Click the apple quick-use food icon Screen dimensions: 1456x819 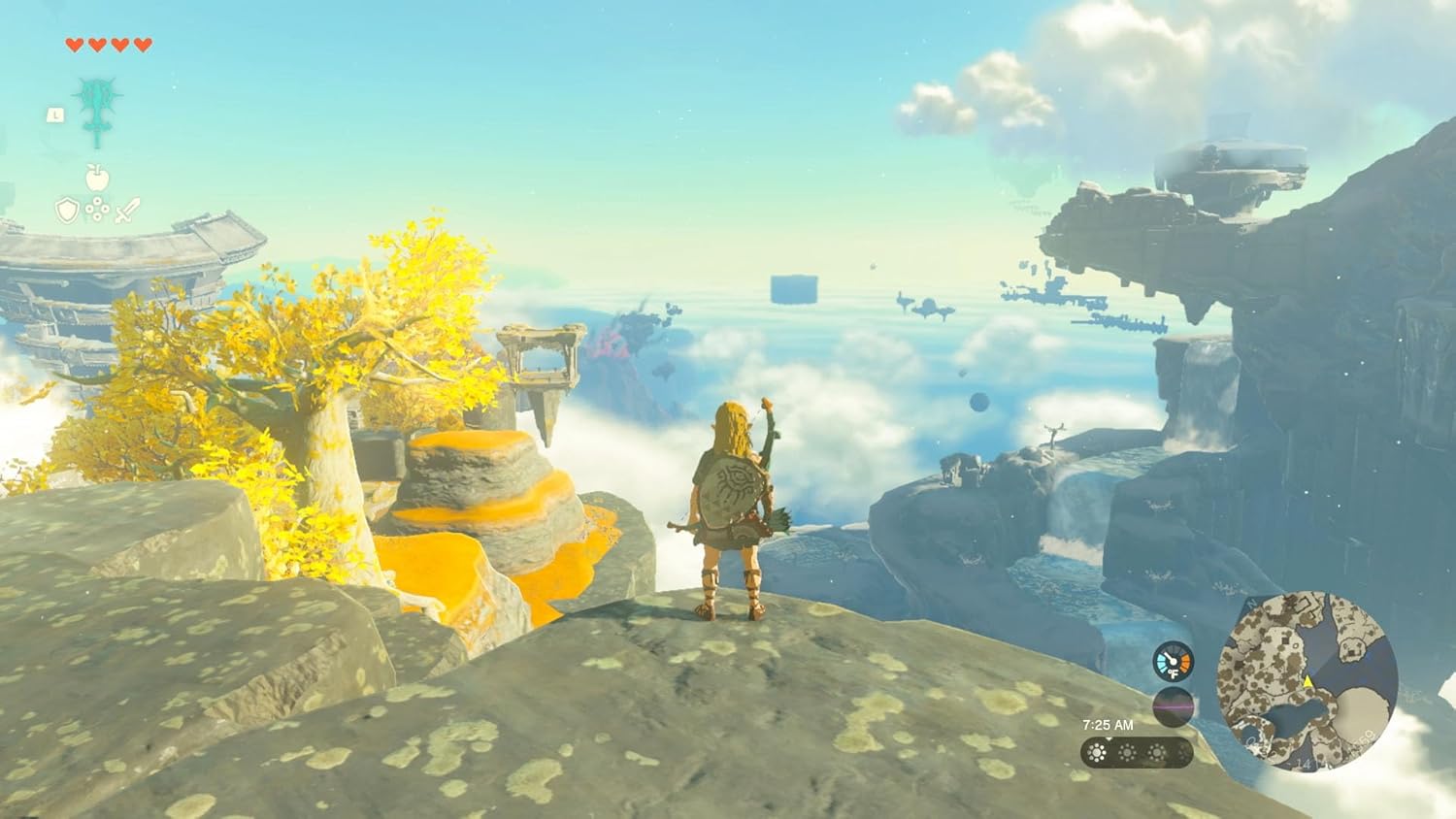pyautogui.click(x=96, y=179)
